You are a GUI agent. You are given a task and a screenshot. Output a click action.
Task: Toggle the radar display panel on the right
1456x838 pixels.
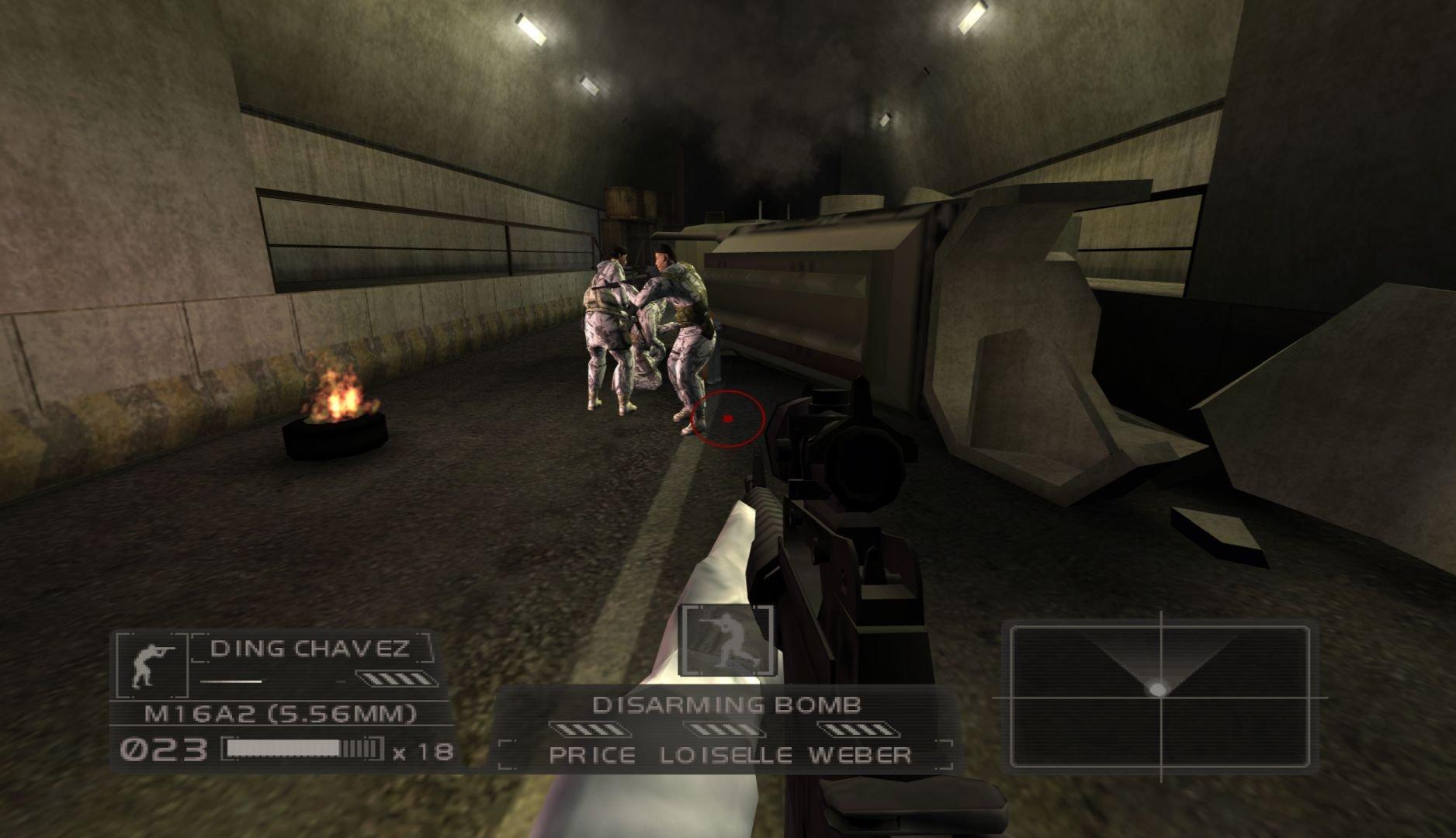click(1160, 697)
